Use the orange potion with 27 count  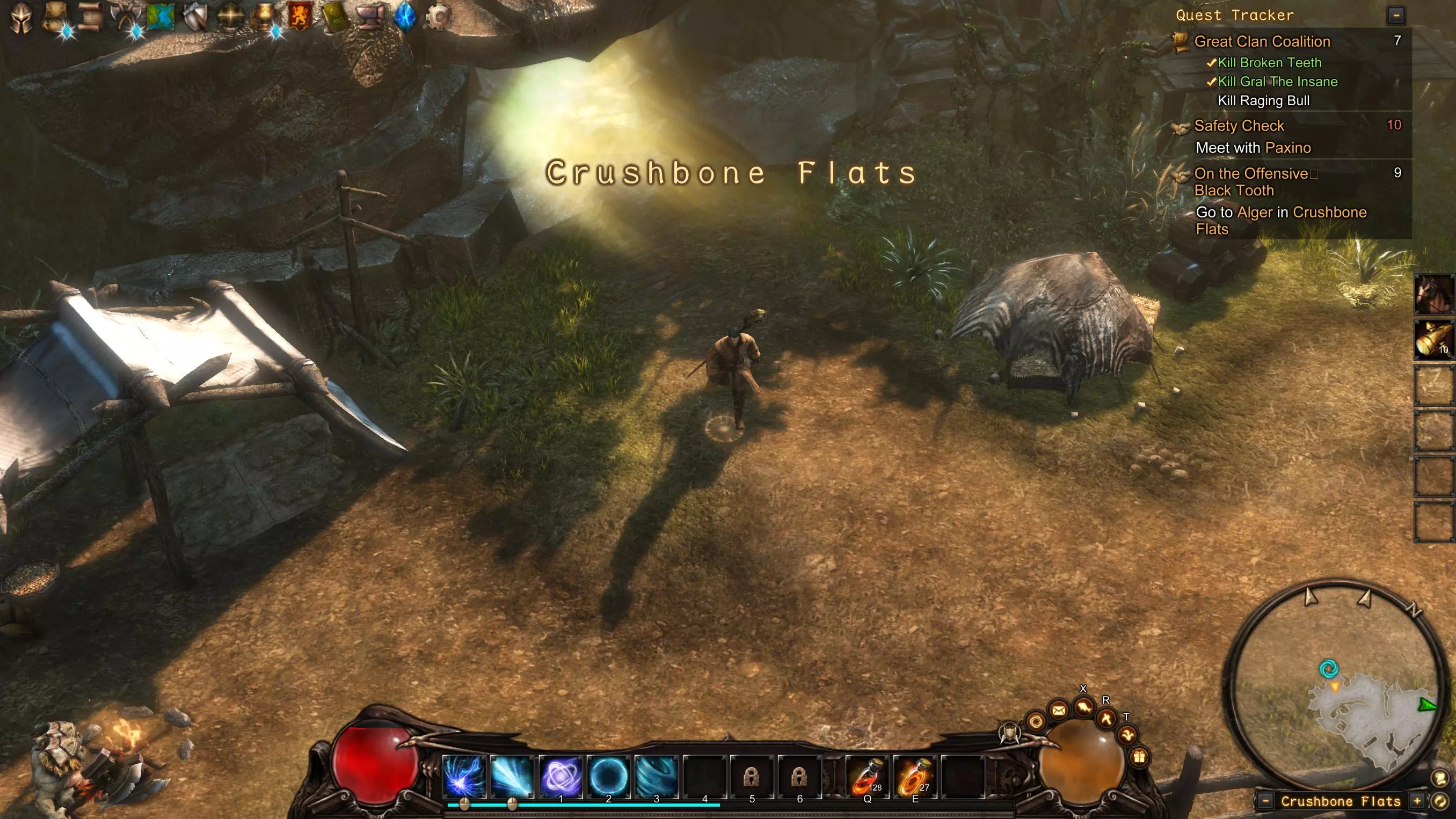914,777
